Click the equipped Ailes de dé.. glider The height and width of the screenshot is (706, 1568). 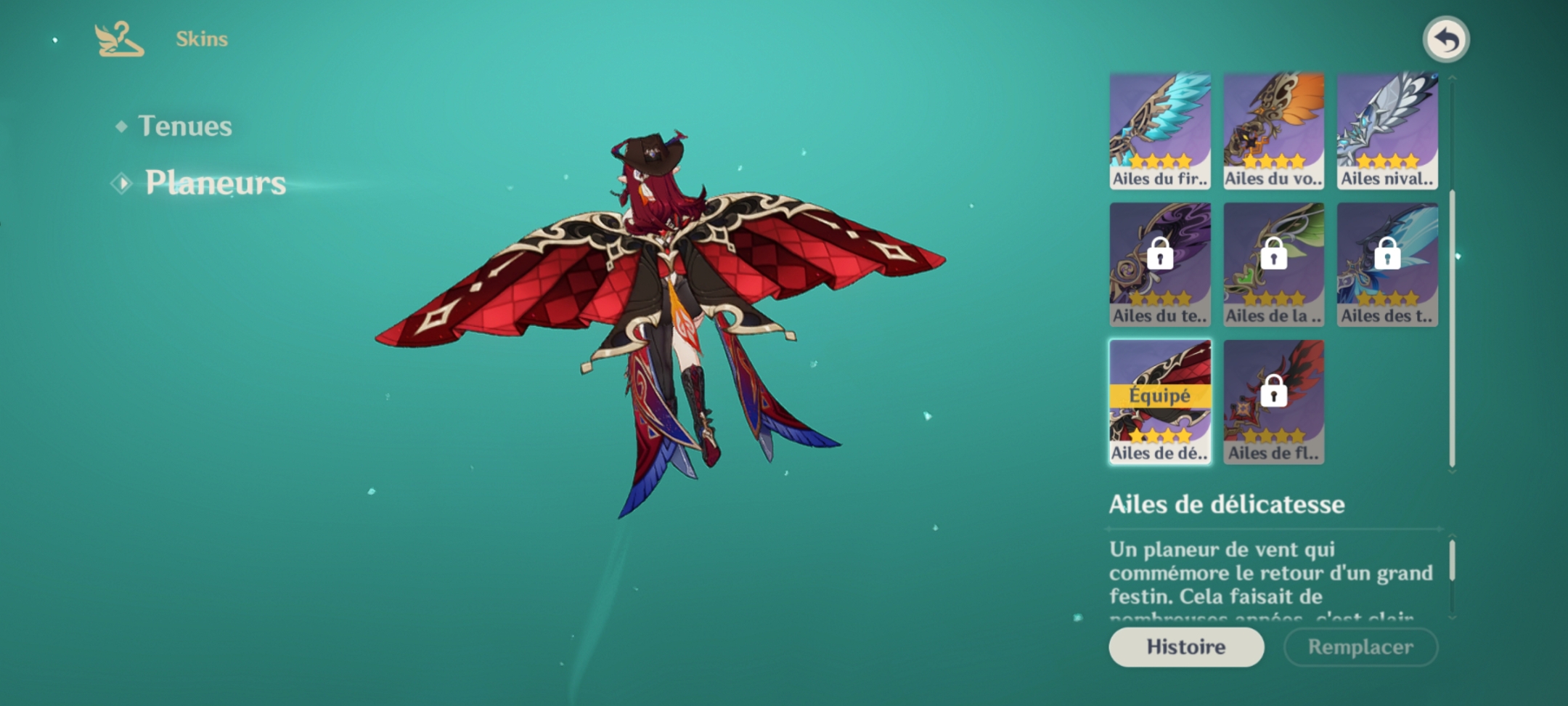[1159, 402]
